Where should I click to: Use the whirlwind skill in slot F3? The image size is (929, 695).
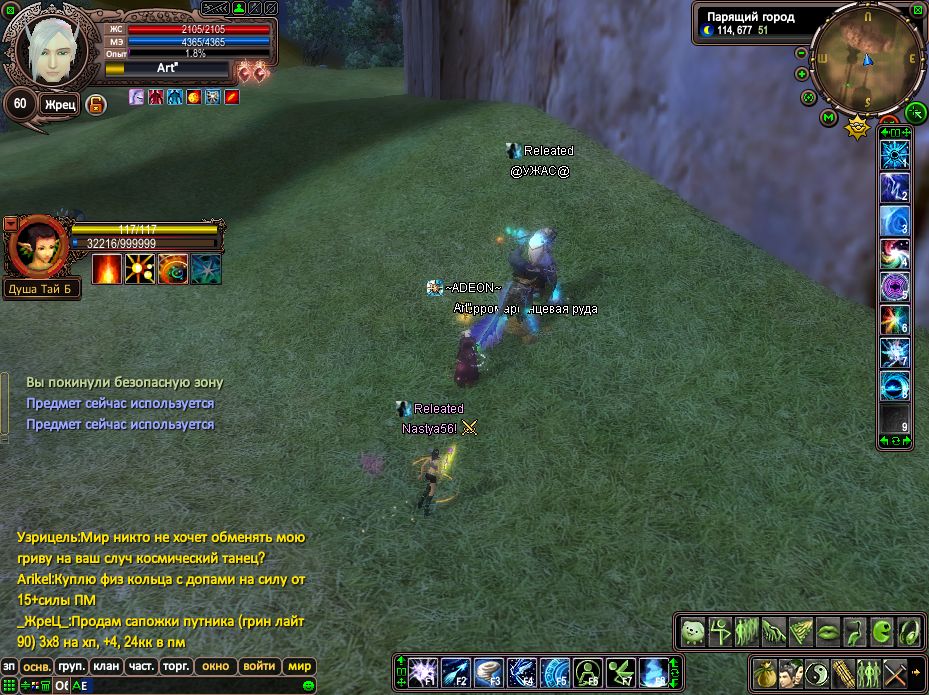pyautogui.click(x=488, y=671)
